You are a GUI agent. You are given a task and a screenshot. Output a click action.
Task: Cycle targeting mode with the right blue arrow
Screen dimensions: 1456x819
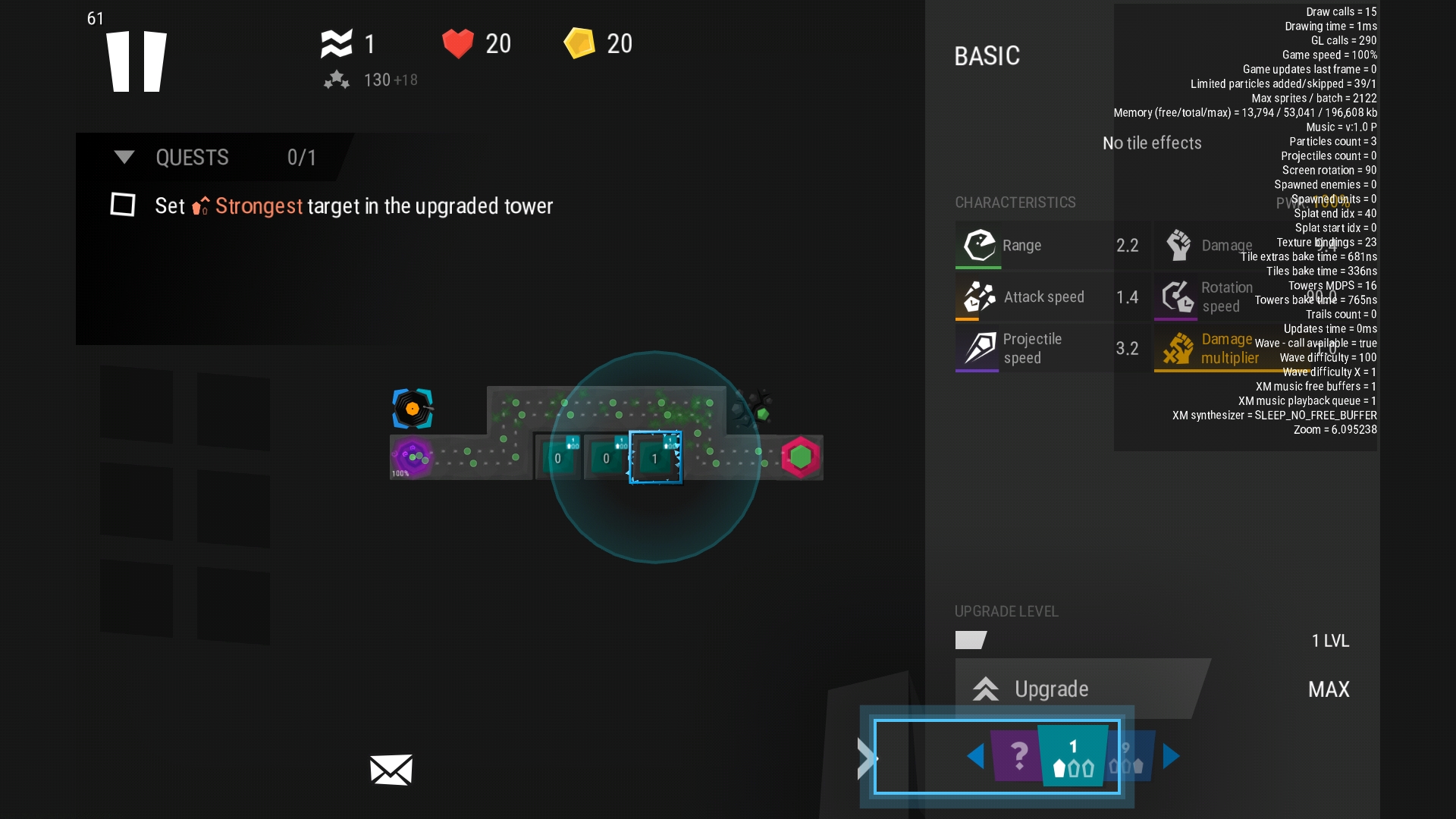[x=1171, y=756]
